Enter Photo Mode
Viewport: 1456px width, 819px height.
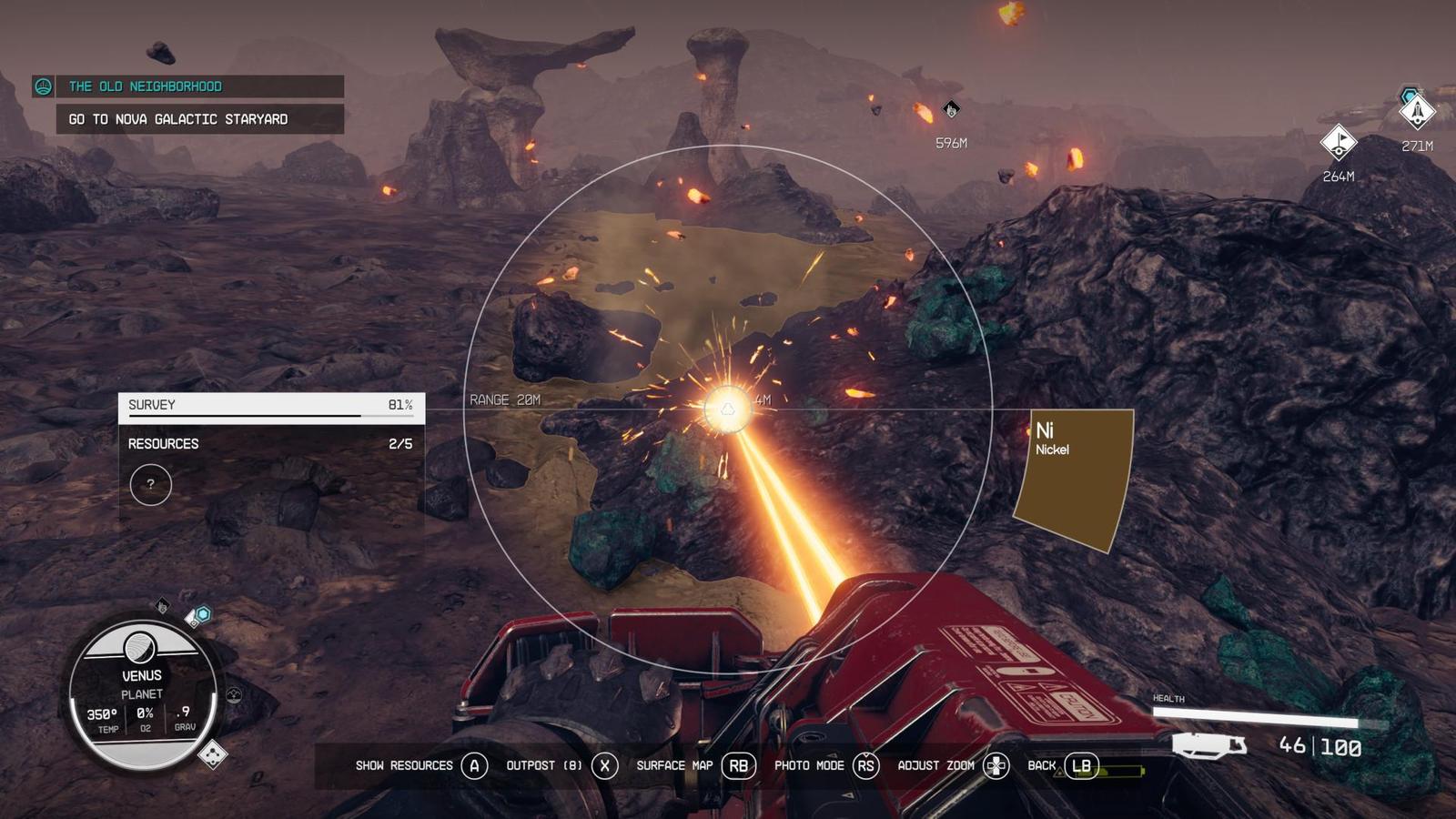pos(824,766)
